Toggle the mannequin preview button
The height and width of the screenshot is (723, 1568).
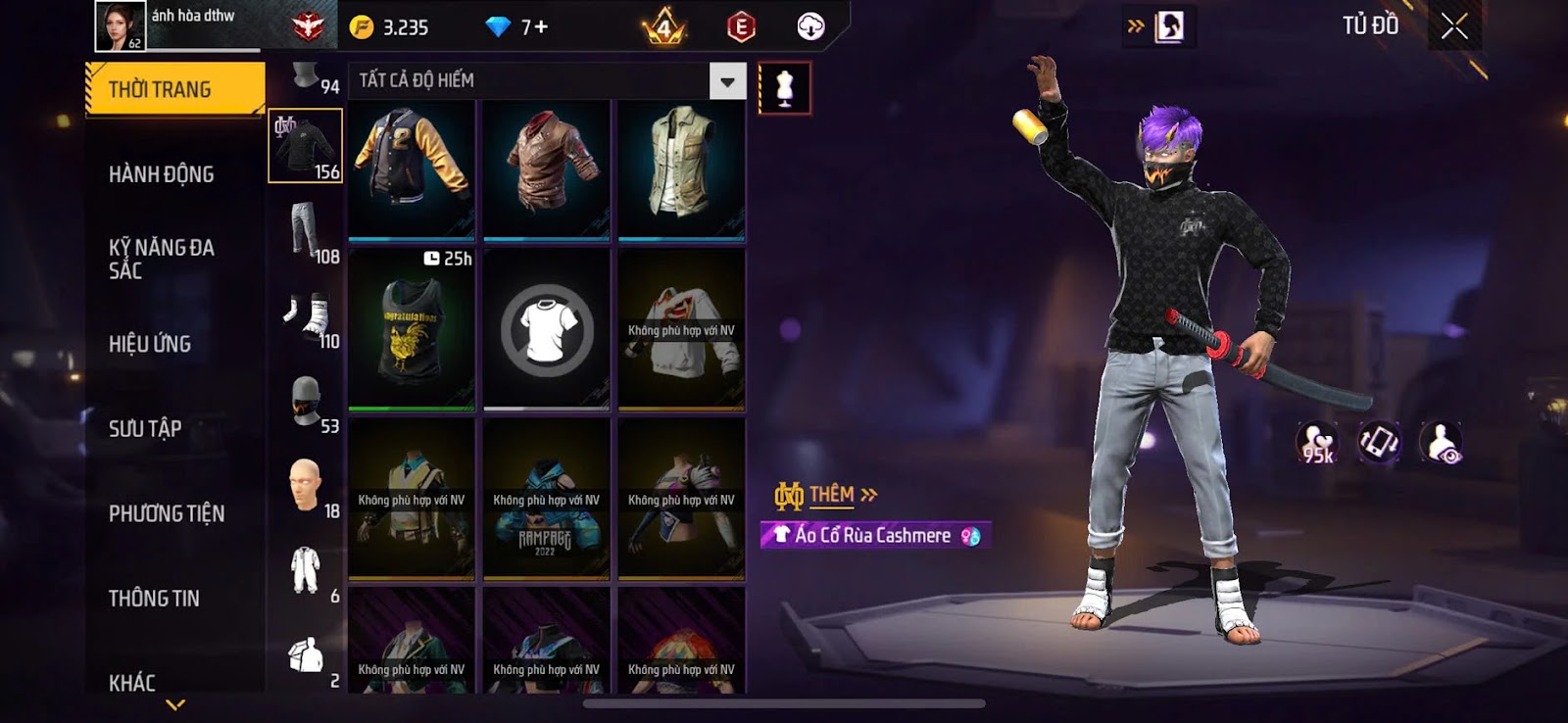784,88
